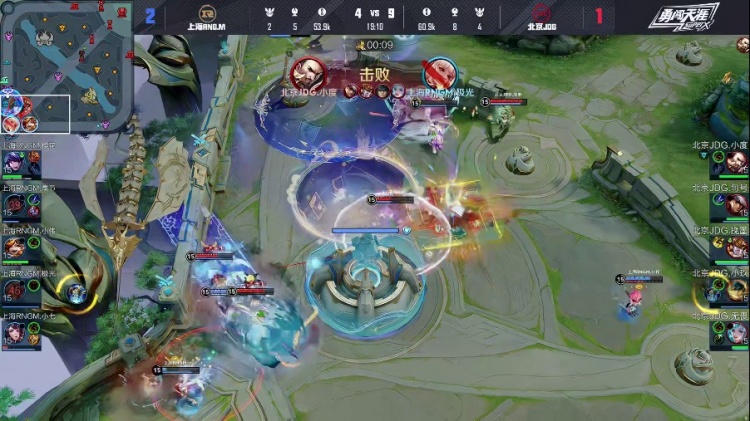This screenshot has width=750, height=421.
Task: Choose the middle 北京JDG hero portrait on the right
Action: pyautogui.click(x=735, y=247)
